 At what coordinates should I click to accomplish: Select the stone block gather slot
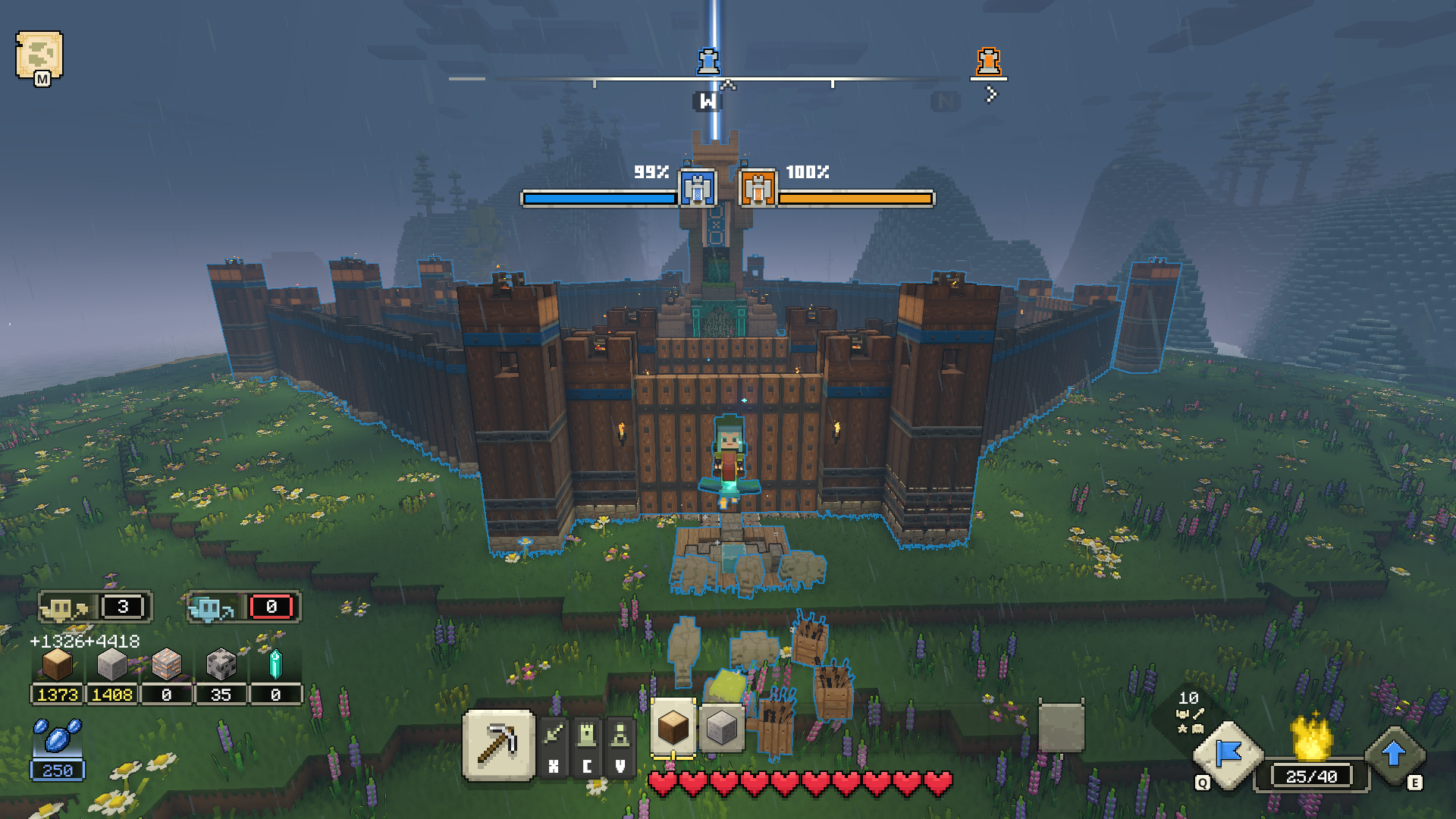coord(720,727)
